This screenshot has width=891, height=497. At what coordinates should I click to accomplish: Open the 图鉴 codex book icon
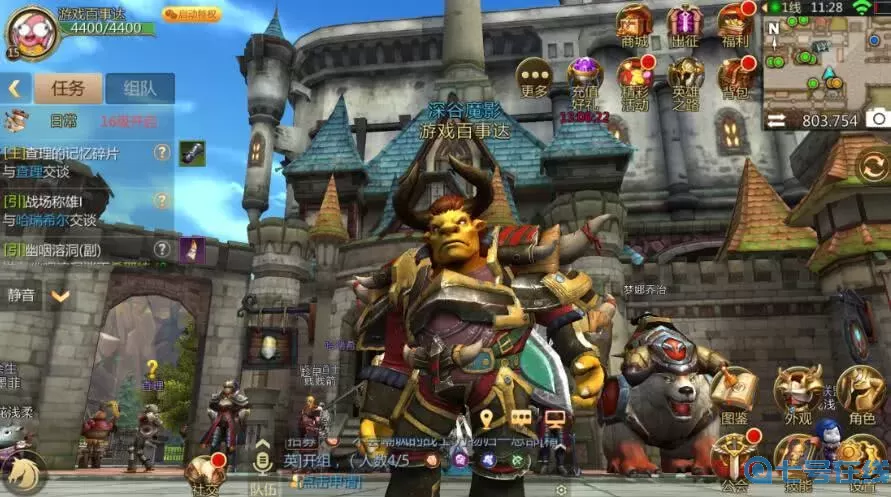click(735, 392)
